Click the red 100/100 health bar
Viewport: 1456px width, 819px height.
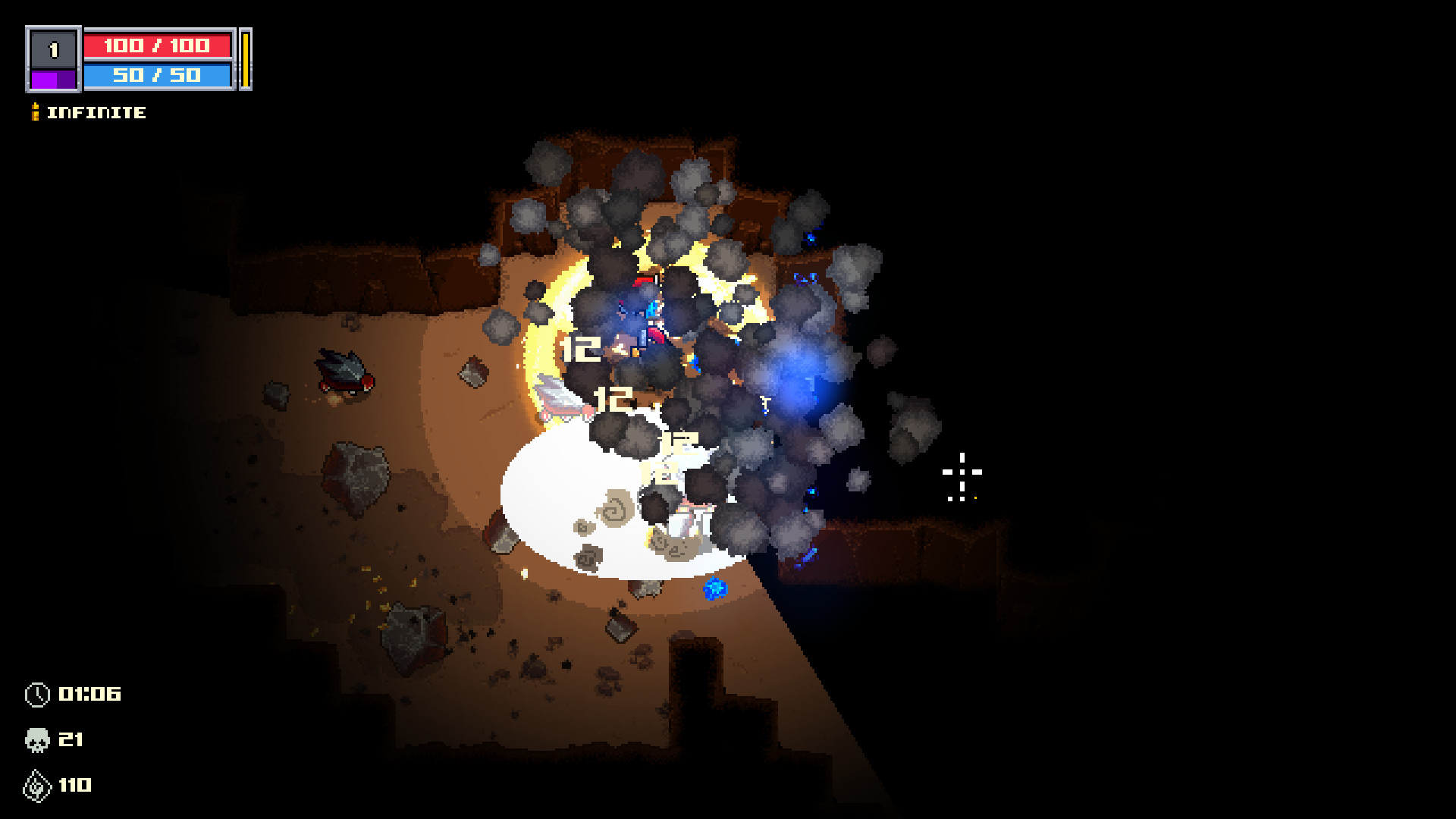(x=159, y=45)
